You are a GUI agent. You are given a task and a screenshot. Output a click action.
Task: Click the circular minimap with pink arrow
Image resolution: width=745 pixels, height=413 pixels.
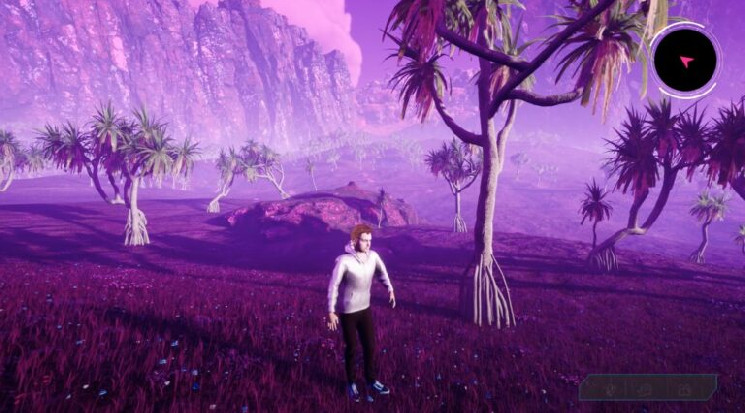(685, 61)
